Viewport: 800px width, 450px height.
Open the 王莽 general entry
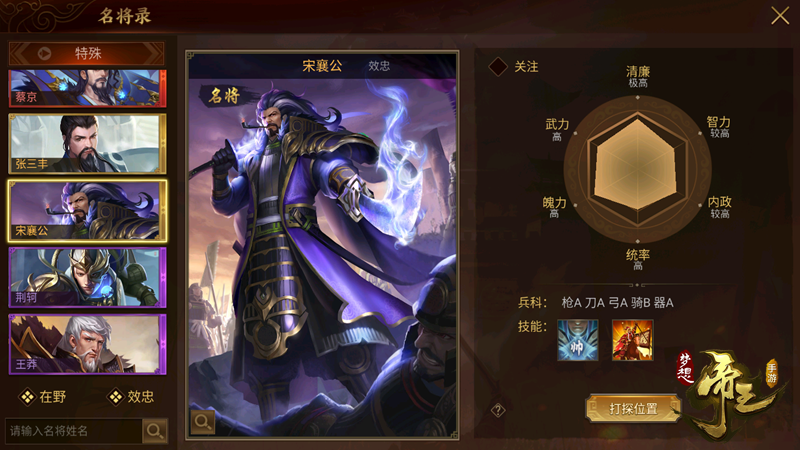click(86, 344)
